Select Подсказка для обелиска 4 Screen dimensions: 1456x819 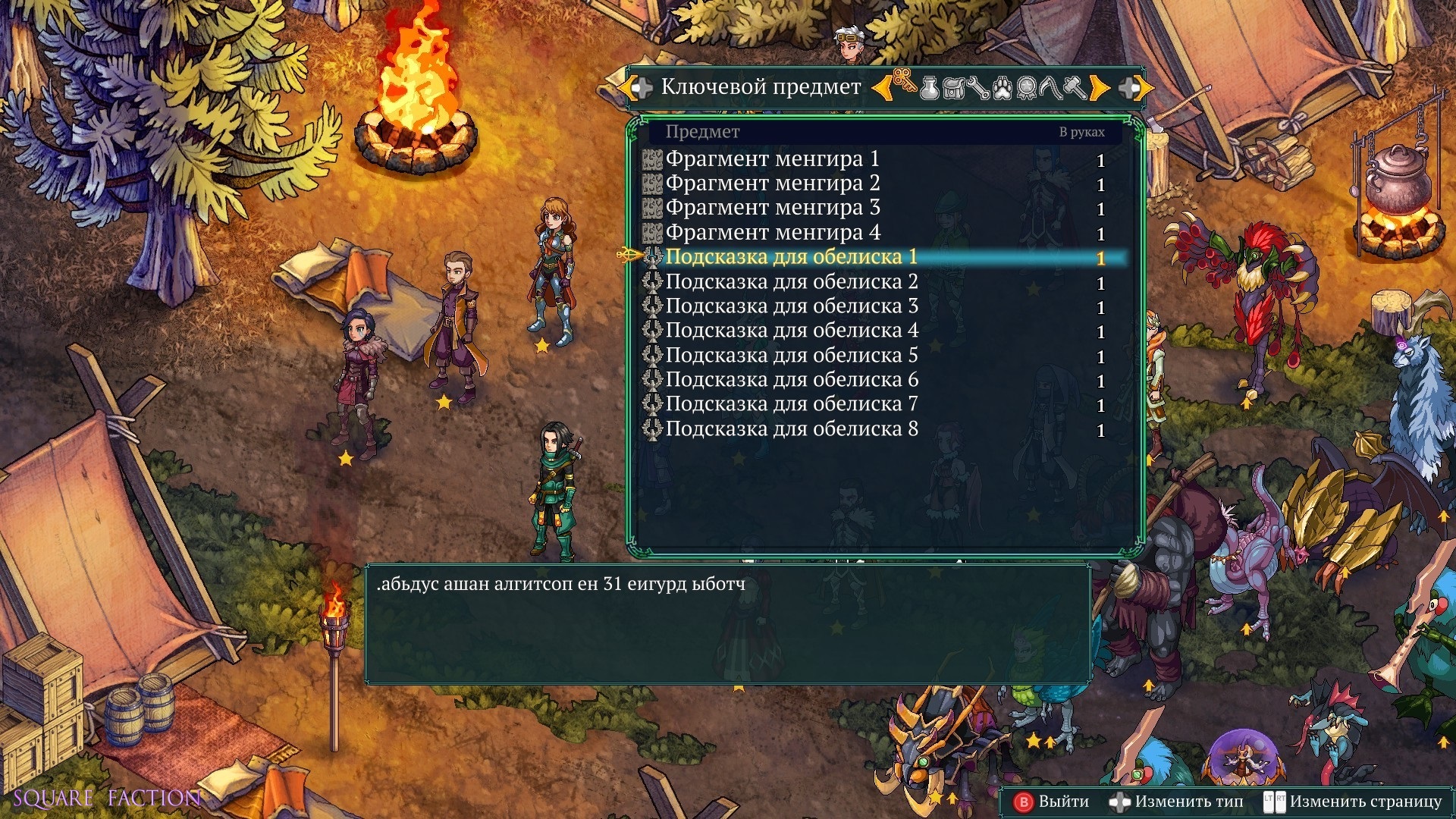tap(791, 331)
